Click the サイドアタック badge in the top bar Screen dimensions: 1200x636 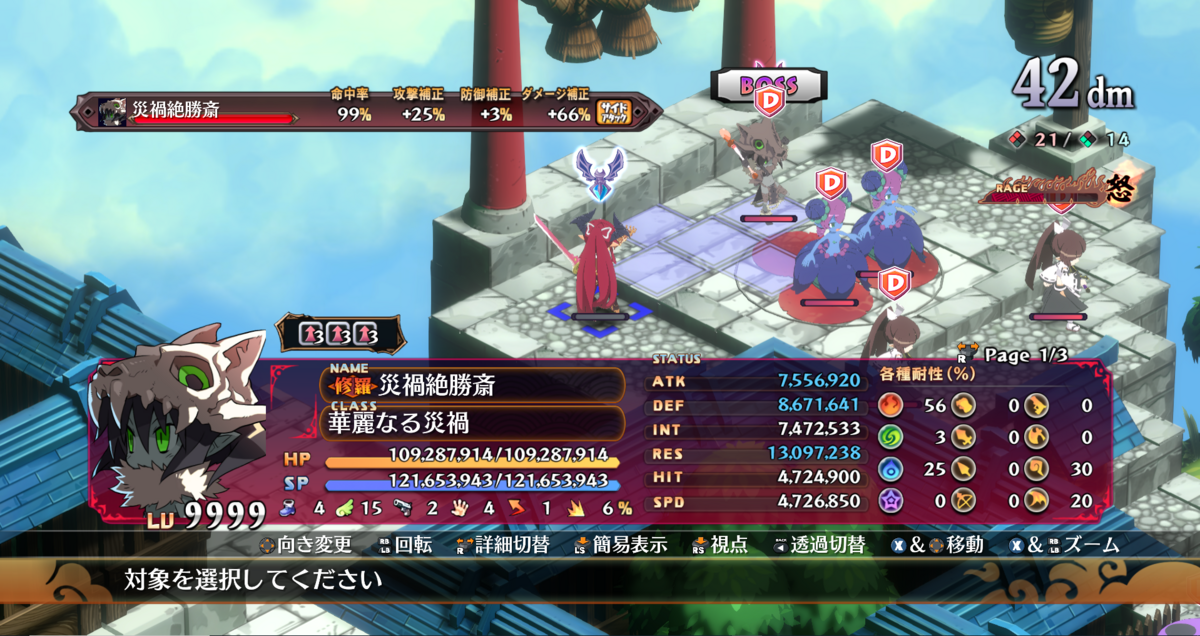coord(612,112)
